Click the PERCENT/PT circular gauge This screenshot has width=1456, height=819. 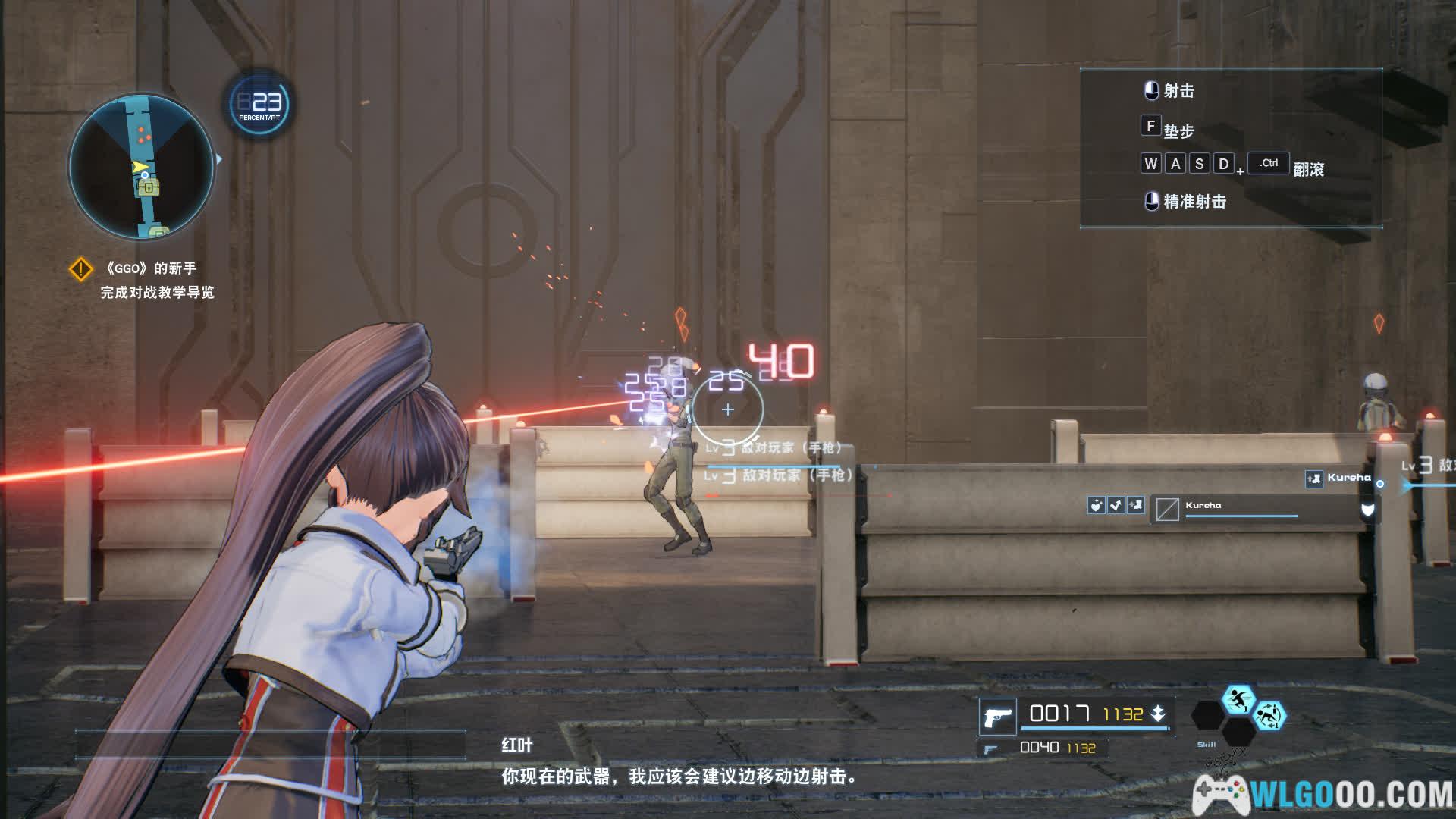tap(259, 104)
